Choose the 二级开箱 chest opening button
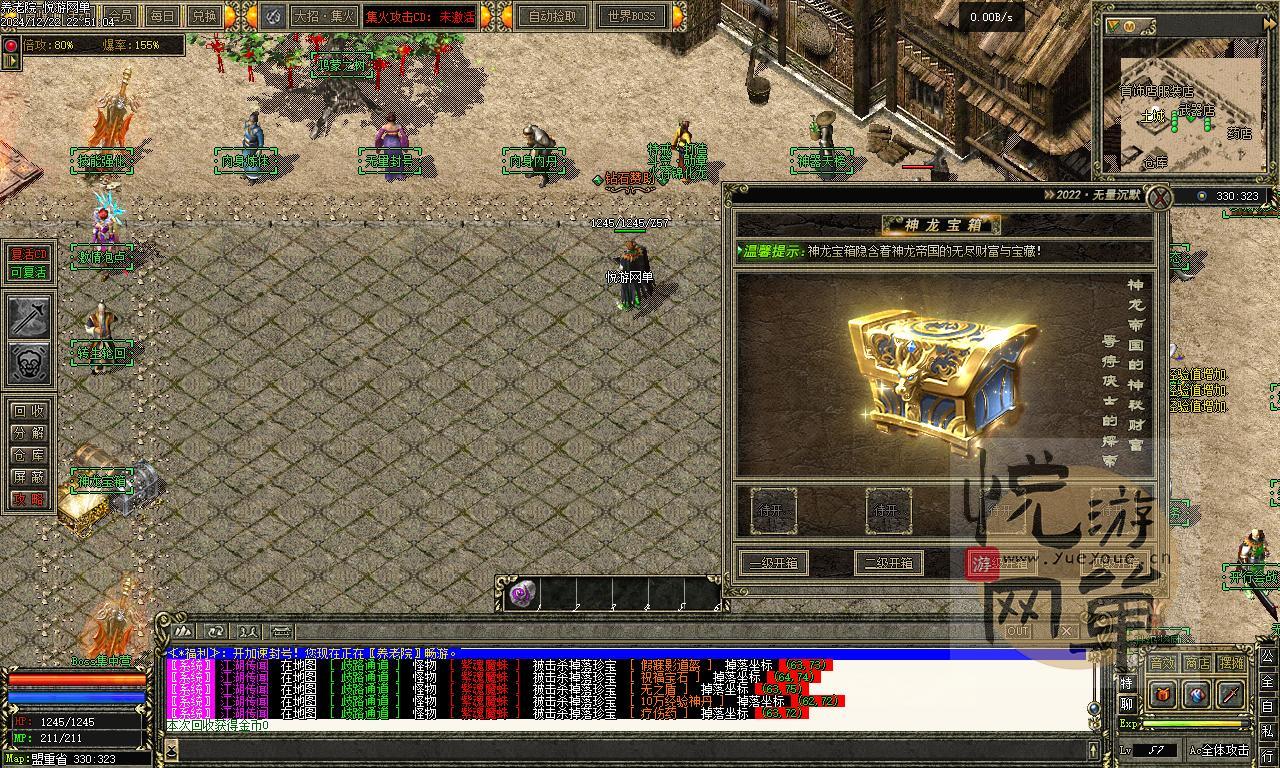 coord(888,563)
